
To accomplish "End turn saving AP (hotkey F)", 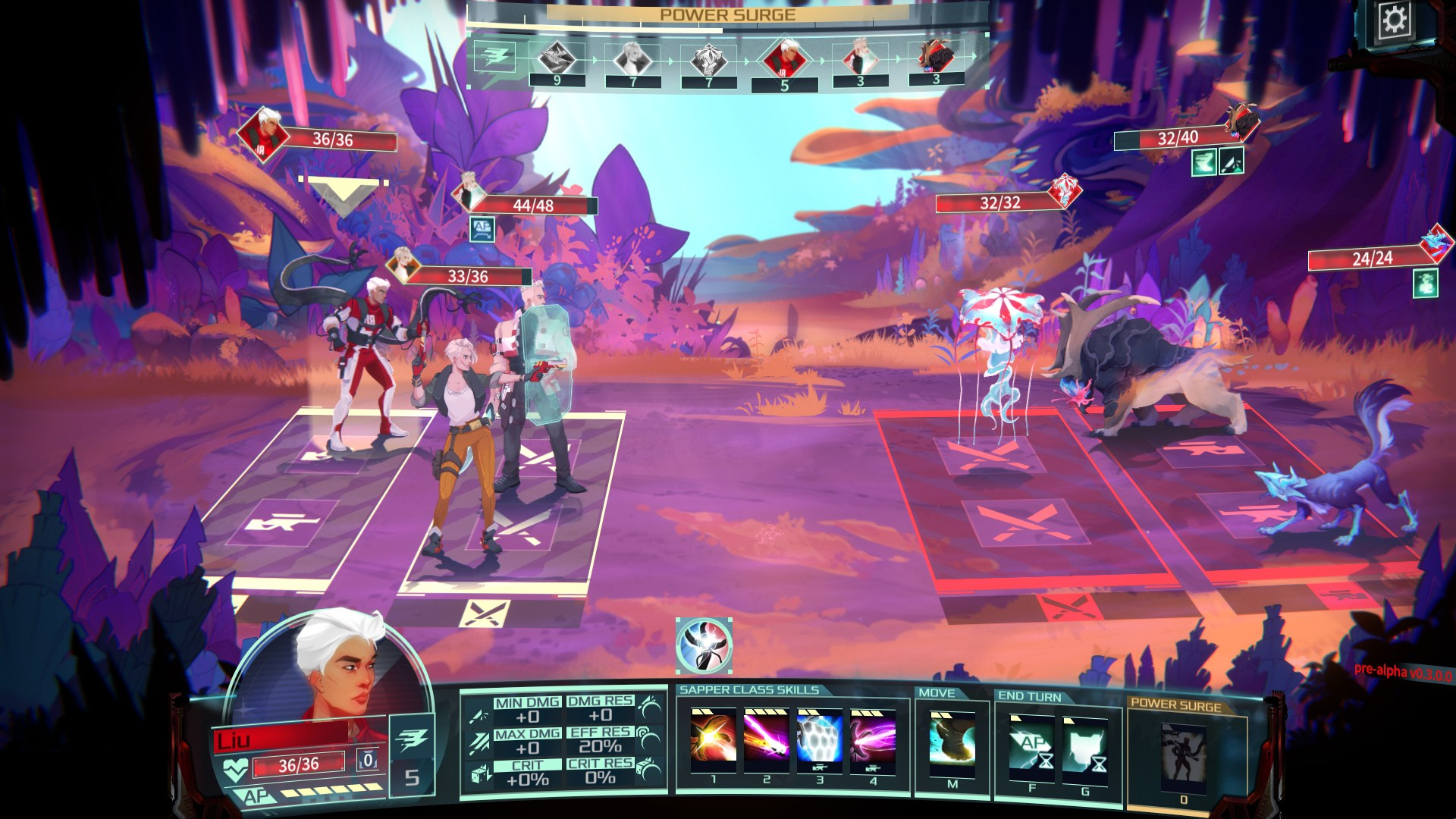I will click(1031, 745).
